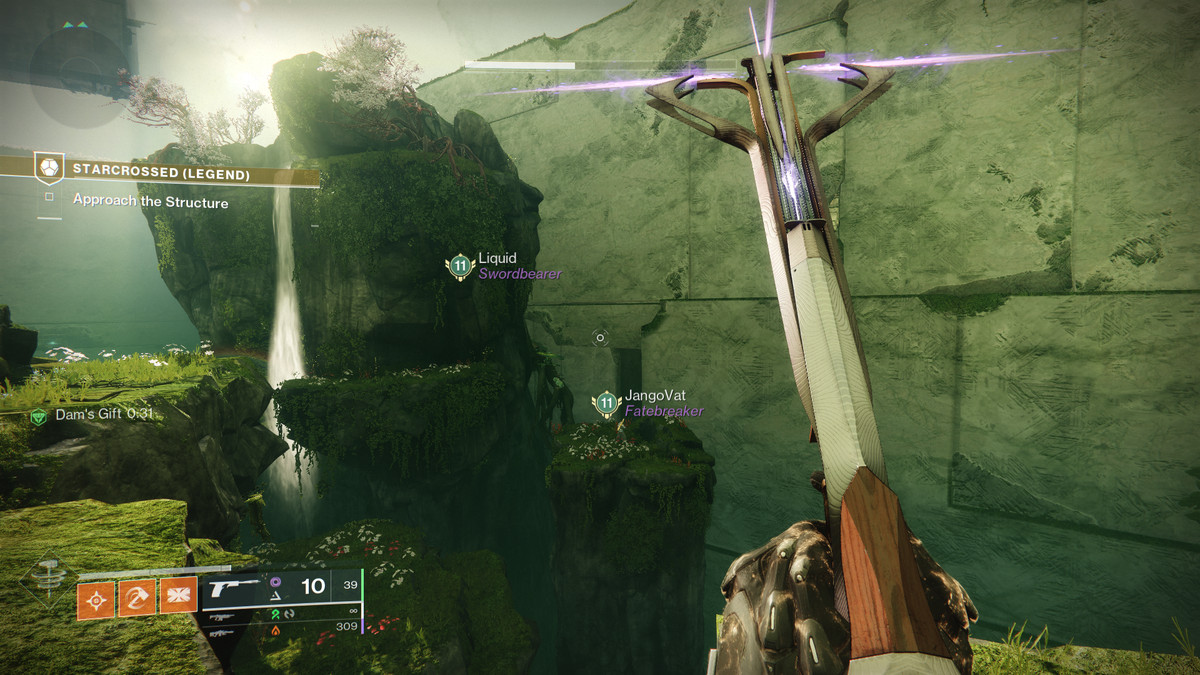Viewport: 1200px width, 675px height.
Task: Switch to the middle weapon in the list
Action: (222, 617)
